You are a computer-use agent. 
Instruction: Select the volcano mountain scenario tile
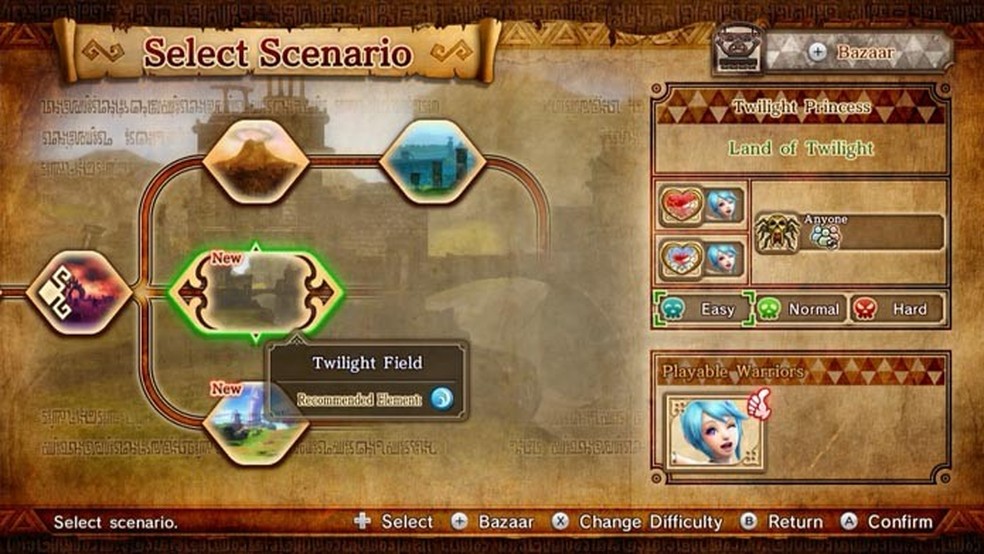[255, 160]
